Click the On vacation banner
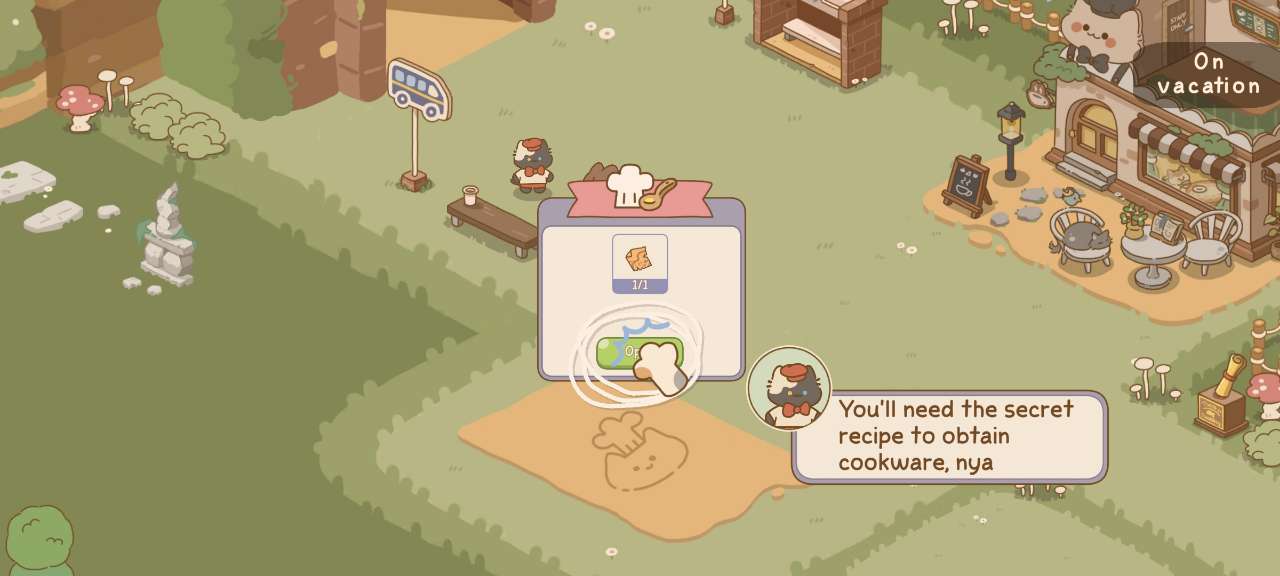The image size is (1280, 576). 1209,75
